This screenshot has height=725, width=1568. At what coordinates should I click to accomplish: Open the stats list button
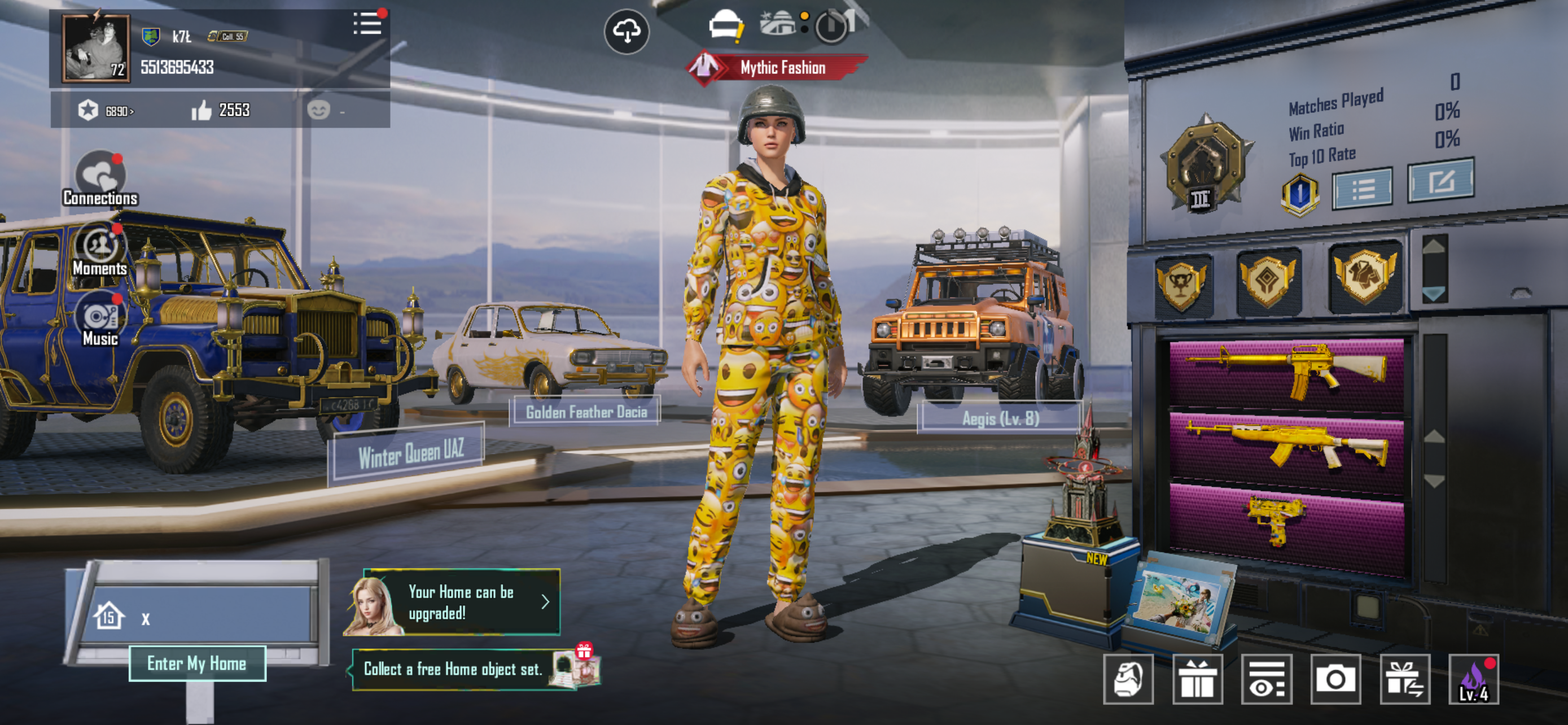point(1362,189)
